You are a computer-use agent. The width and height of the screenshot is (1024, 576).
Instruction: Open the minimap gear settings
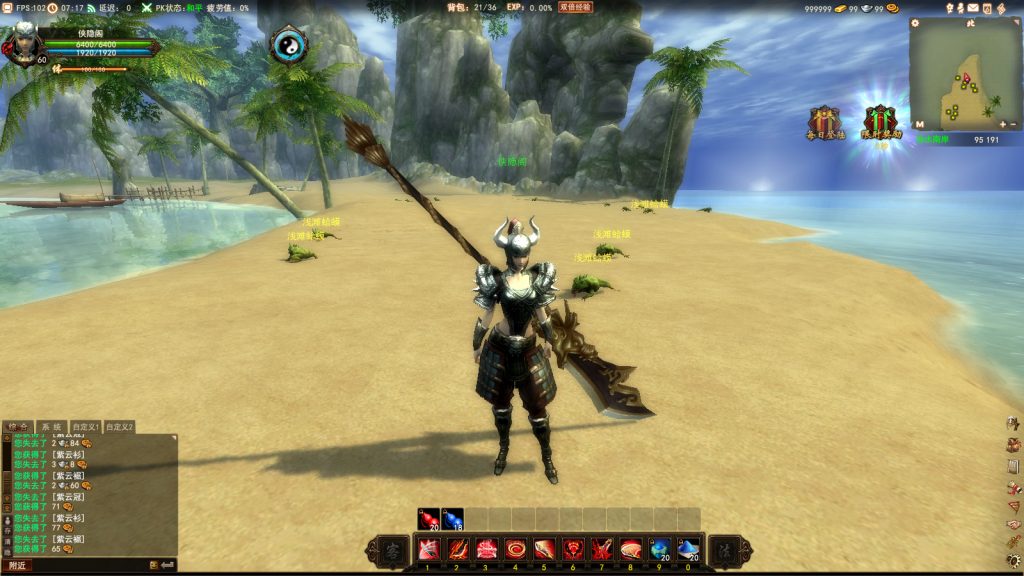click(915, 23)
